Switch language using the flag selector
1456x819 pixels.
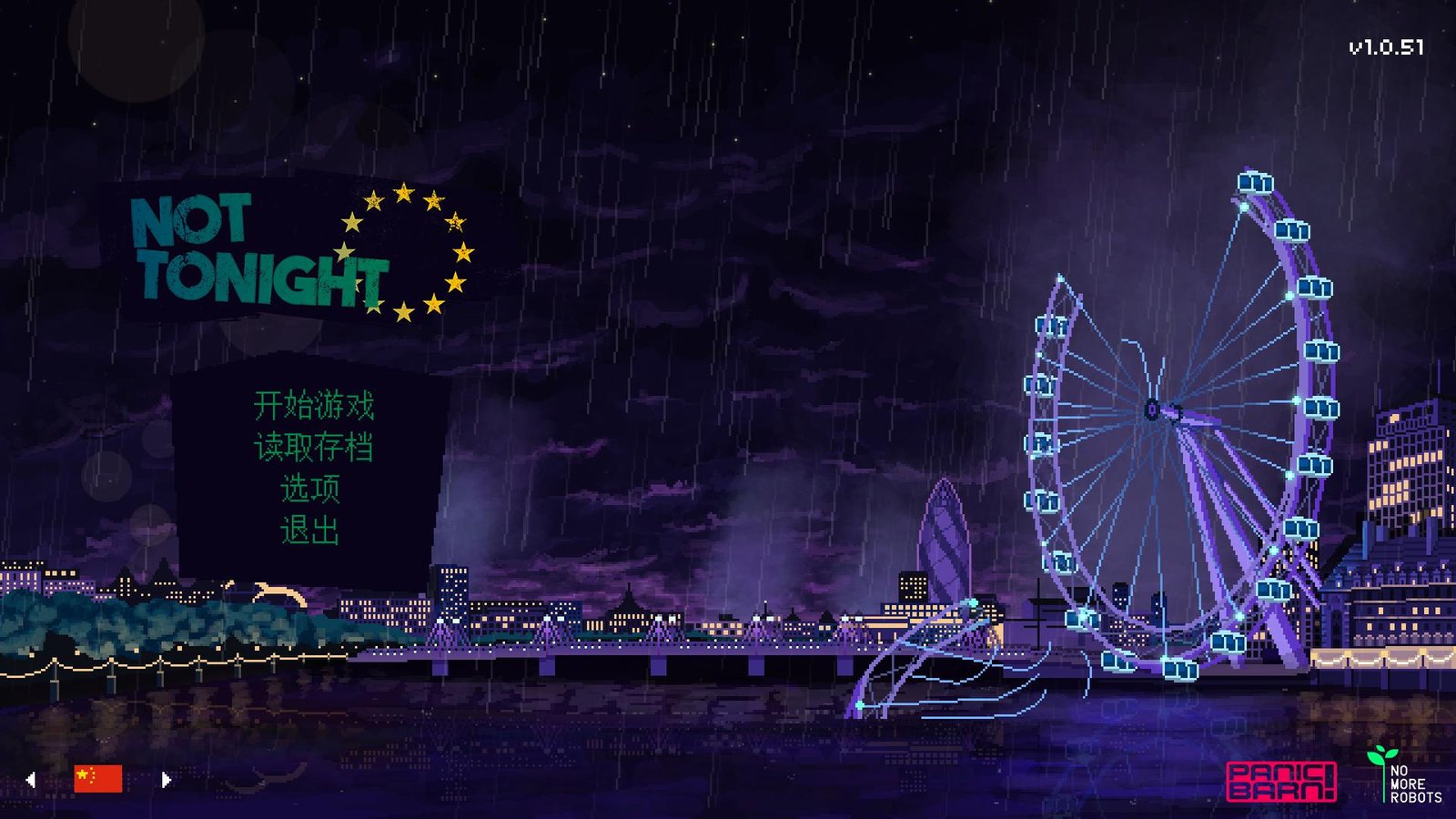[x=97, y=778]
